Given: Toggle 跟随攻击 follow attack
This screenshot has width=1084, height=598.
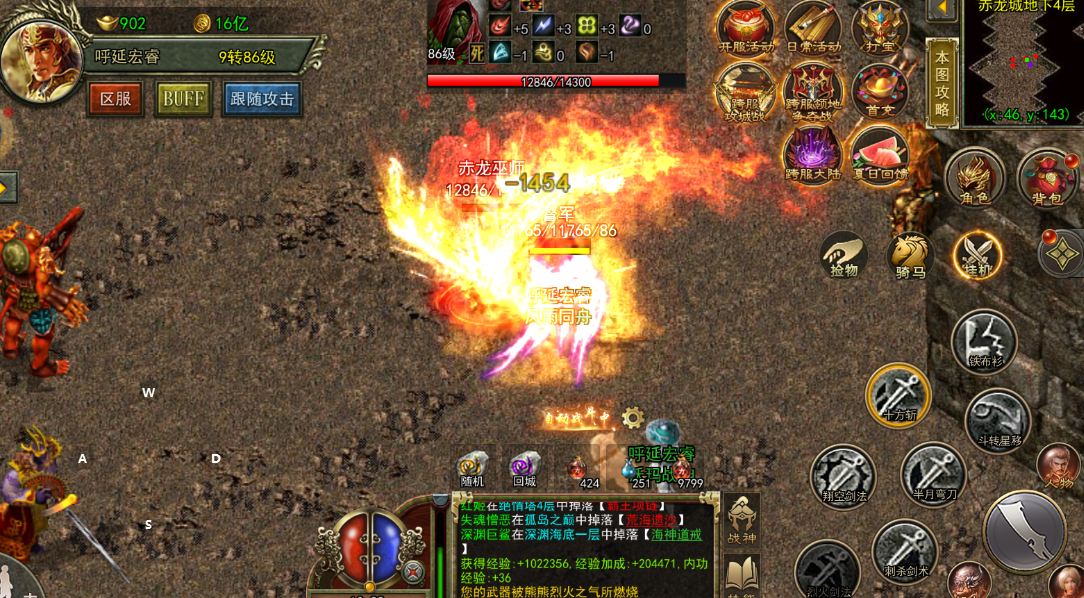Looking at the screenshot, I should [x=262, y=98].
